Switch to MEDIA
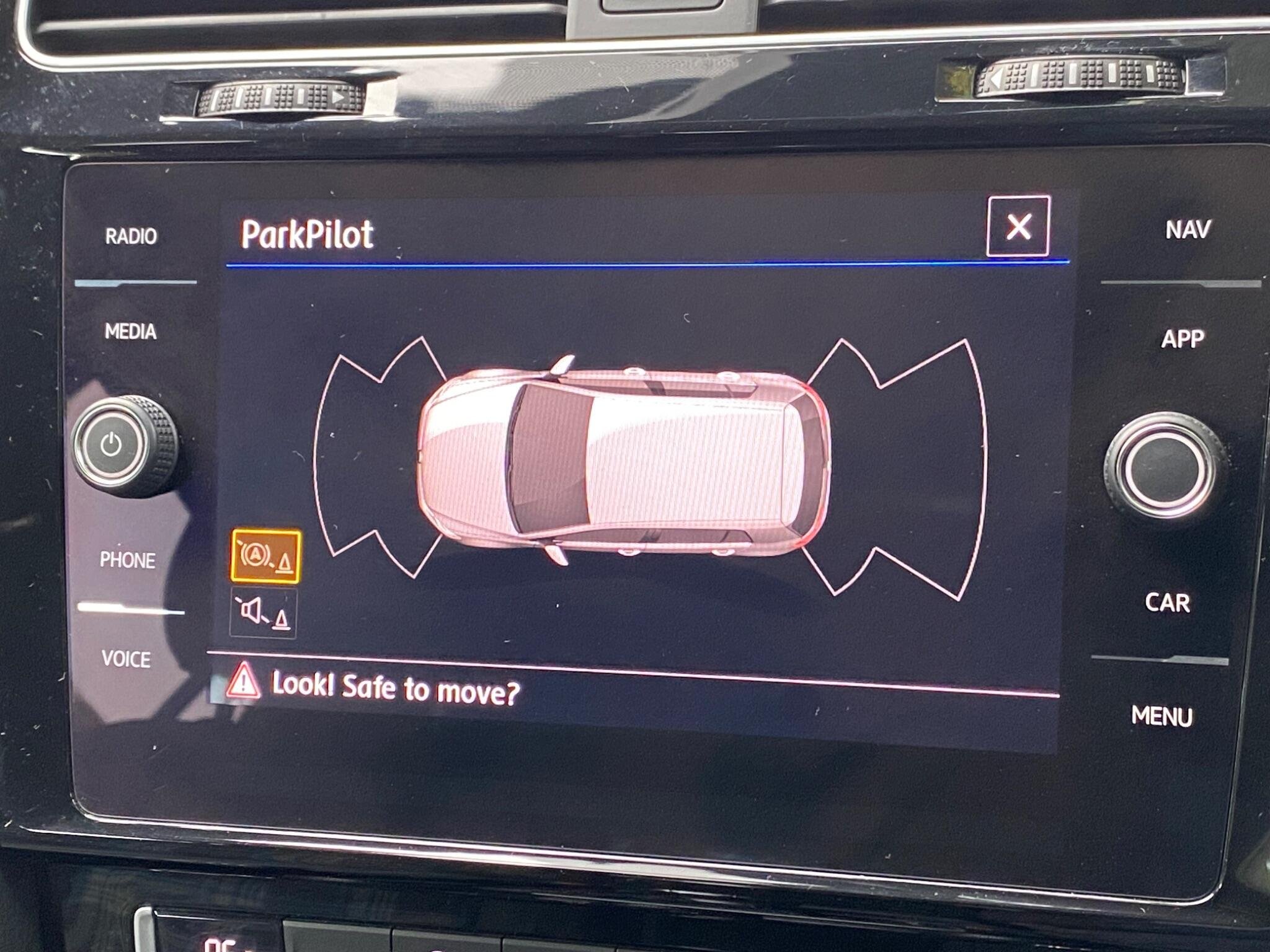1270x952 pixels. tap(130, 332)
